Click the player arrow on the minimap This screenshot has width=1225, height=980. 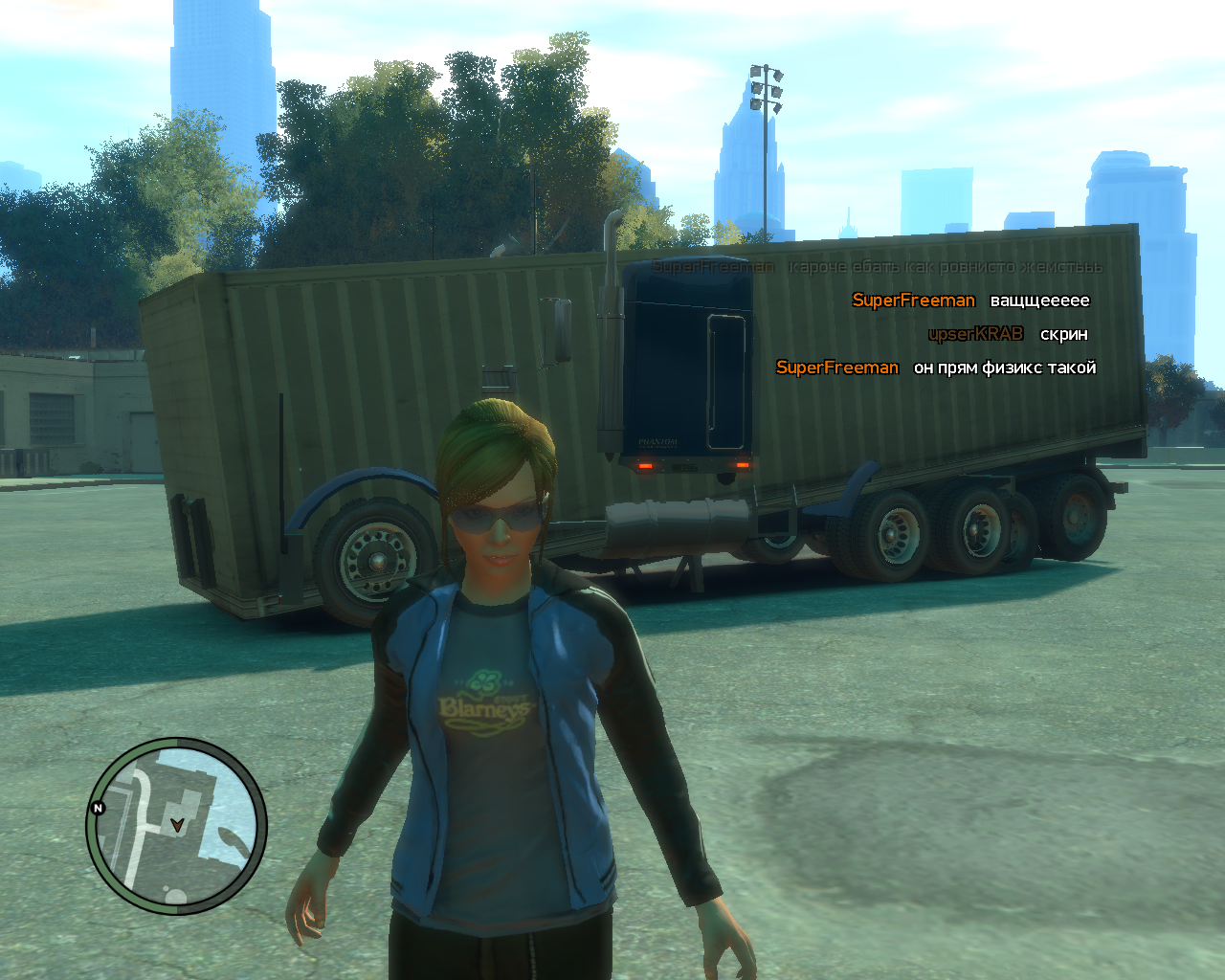pos(176,823)
